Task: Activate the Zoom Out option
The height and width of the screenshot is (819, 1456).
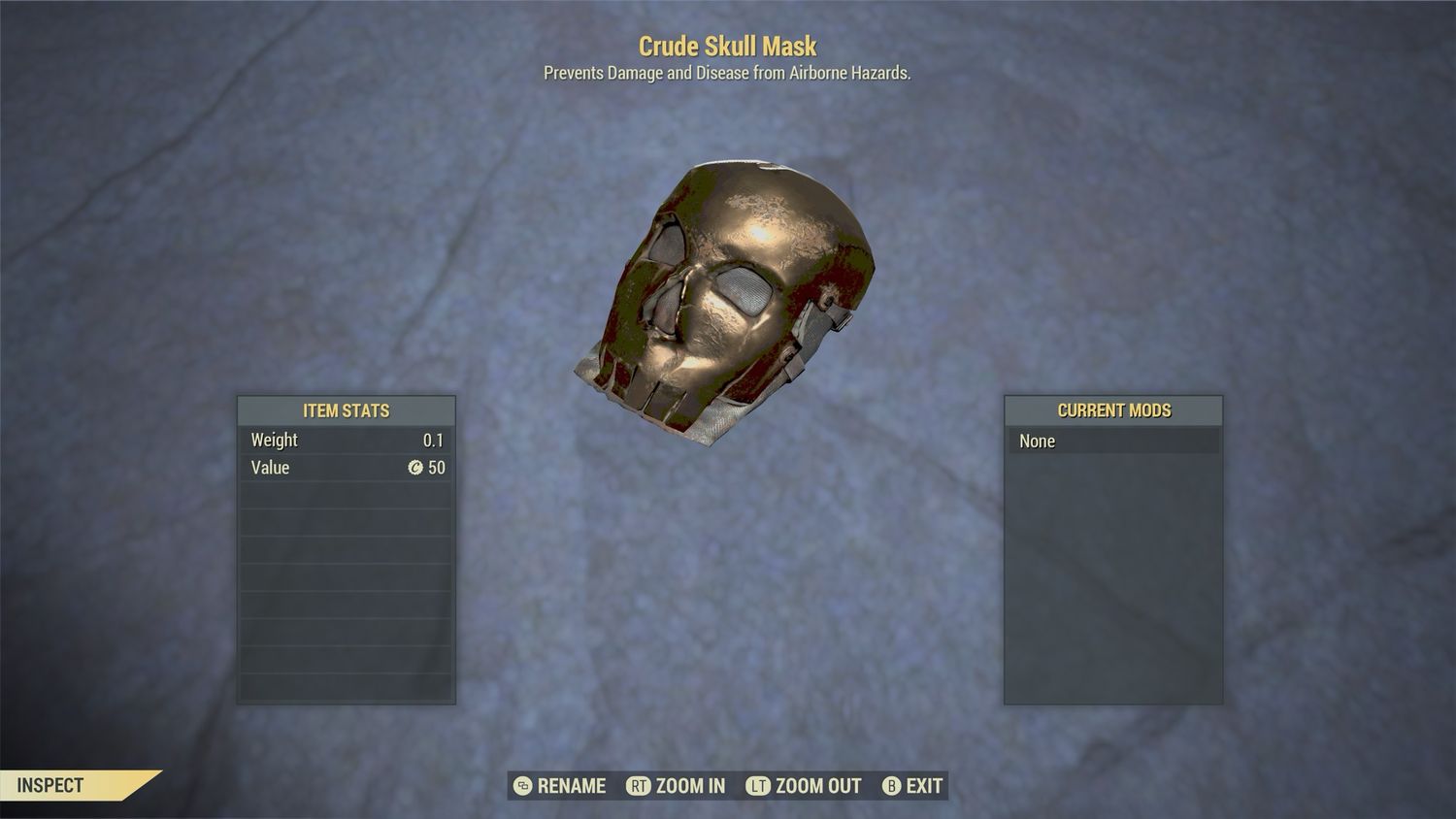Action: [x=804, y=786]
